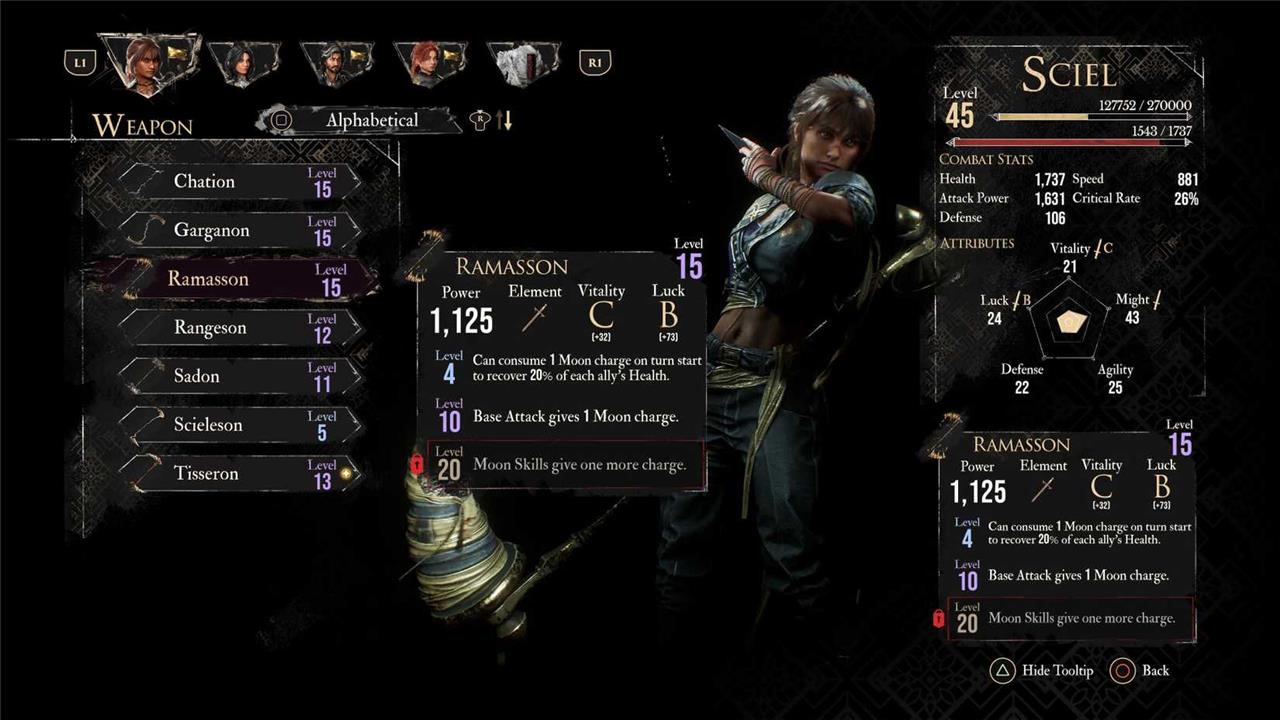Change the Alphabetical sort order
The width and height of the screenshot is (1280, 720).
point(371,120)
